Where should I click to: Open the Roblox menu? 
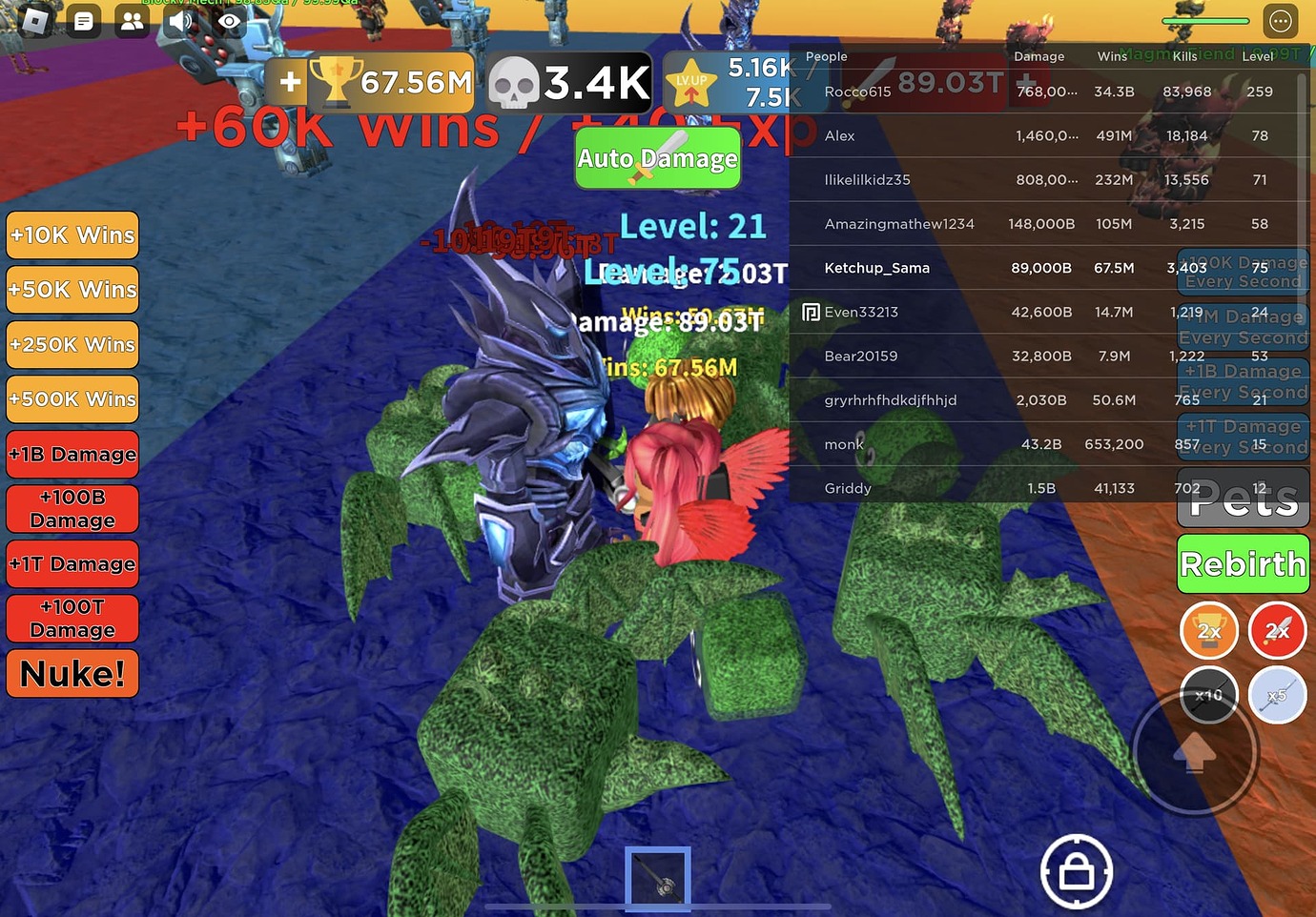[x=35, y=21]
